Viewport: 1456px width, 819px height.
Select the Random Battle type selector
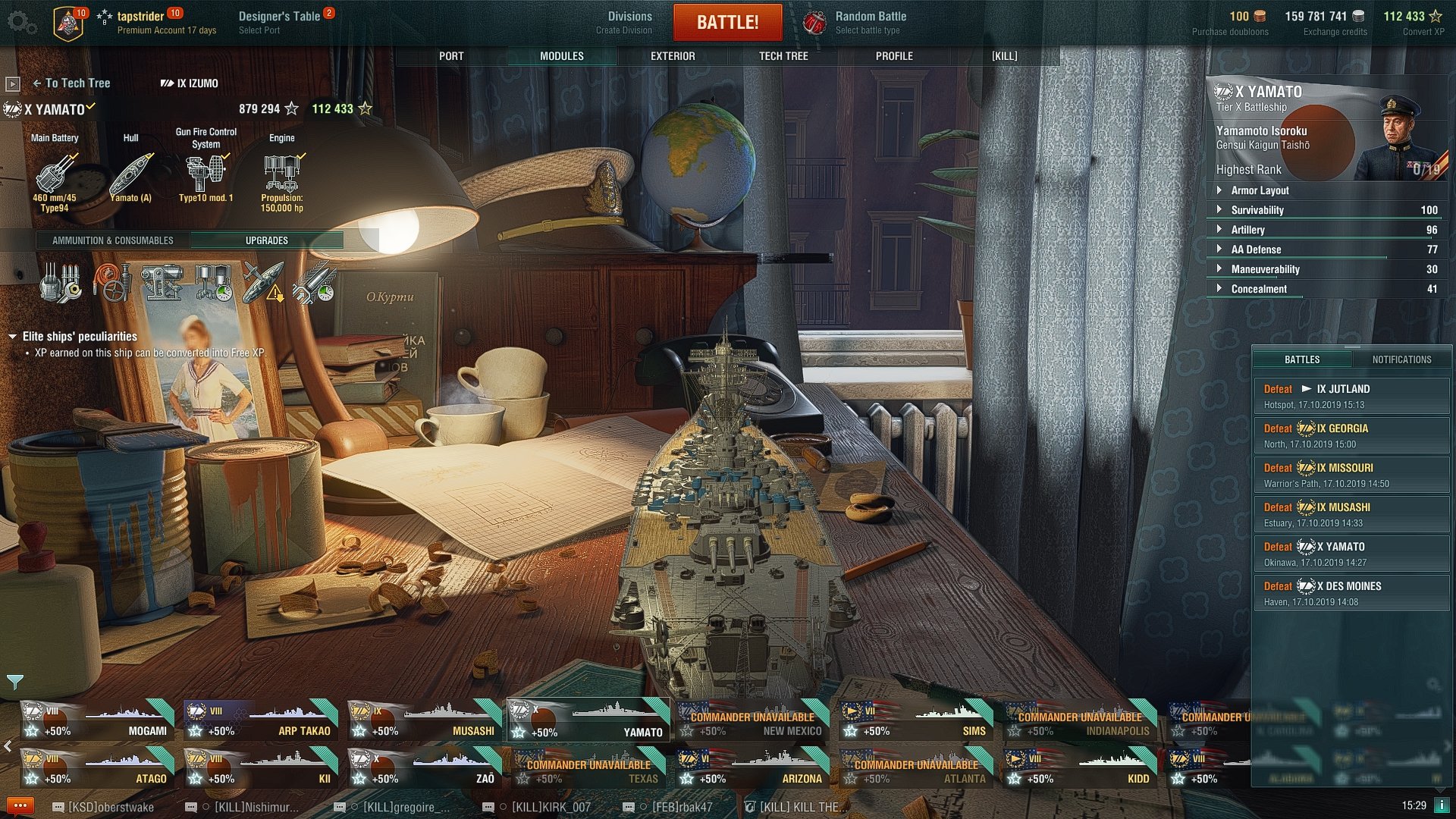pos(857,22)
